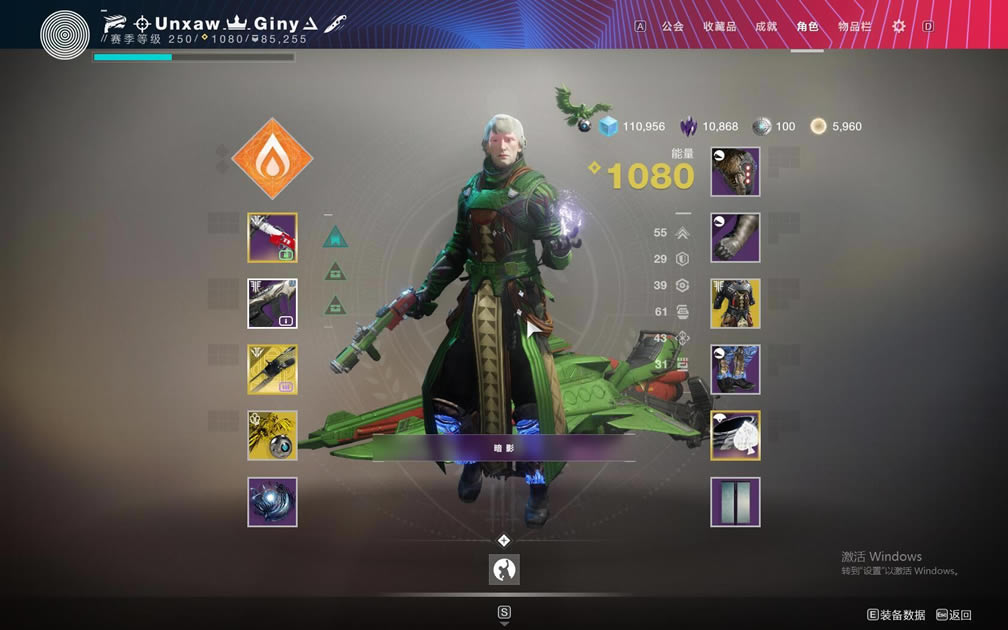1008x630 pixels.
Task: Inspect the yellow exotic power weapon slot
Action: [272, 370]
